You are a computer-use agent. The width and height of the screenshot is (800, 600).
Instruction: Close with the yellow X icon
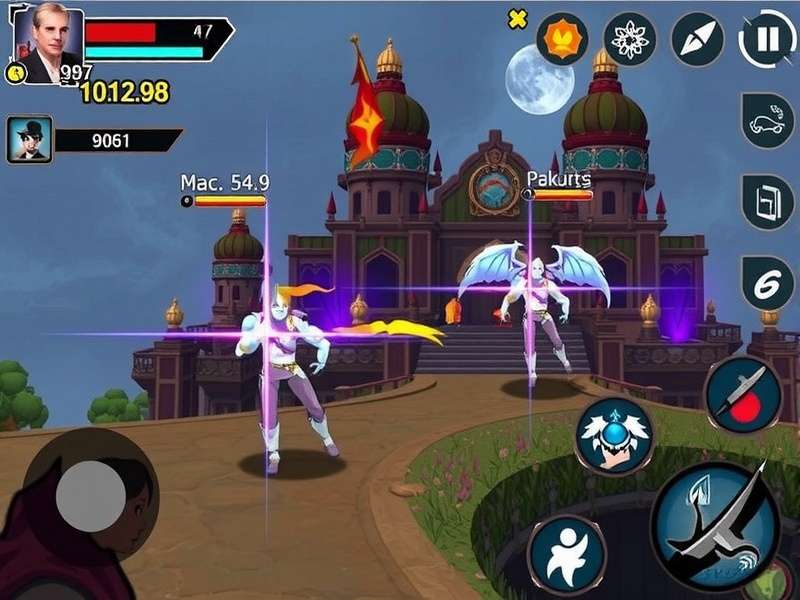click(x=517, y=20)
